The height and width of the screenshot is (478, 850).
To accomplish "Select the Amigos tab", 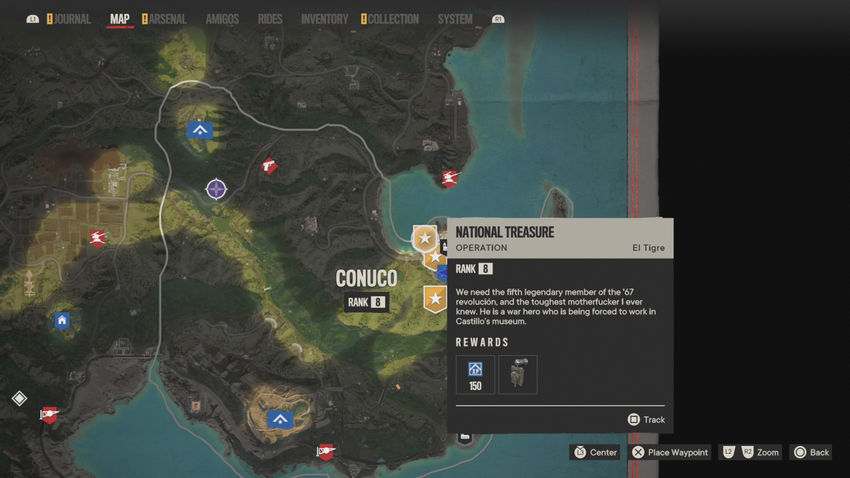I will [x=222, y=19].
